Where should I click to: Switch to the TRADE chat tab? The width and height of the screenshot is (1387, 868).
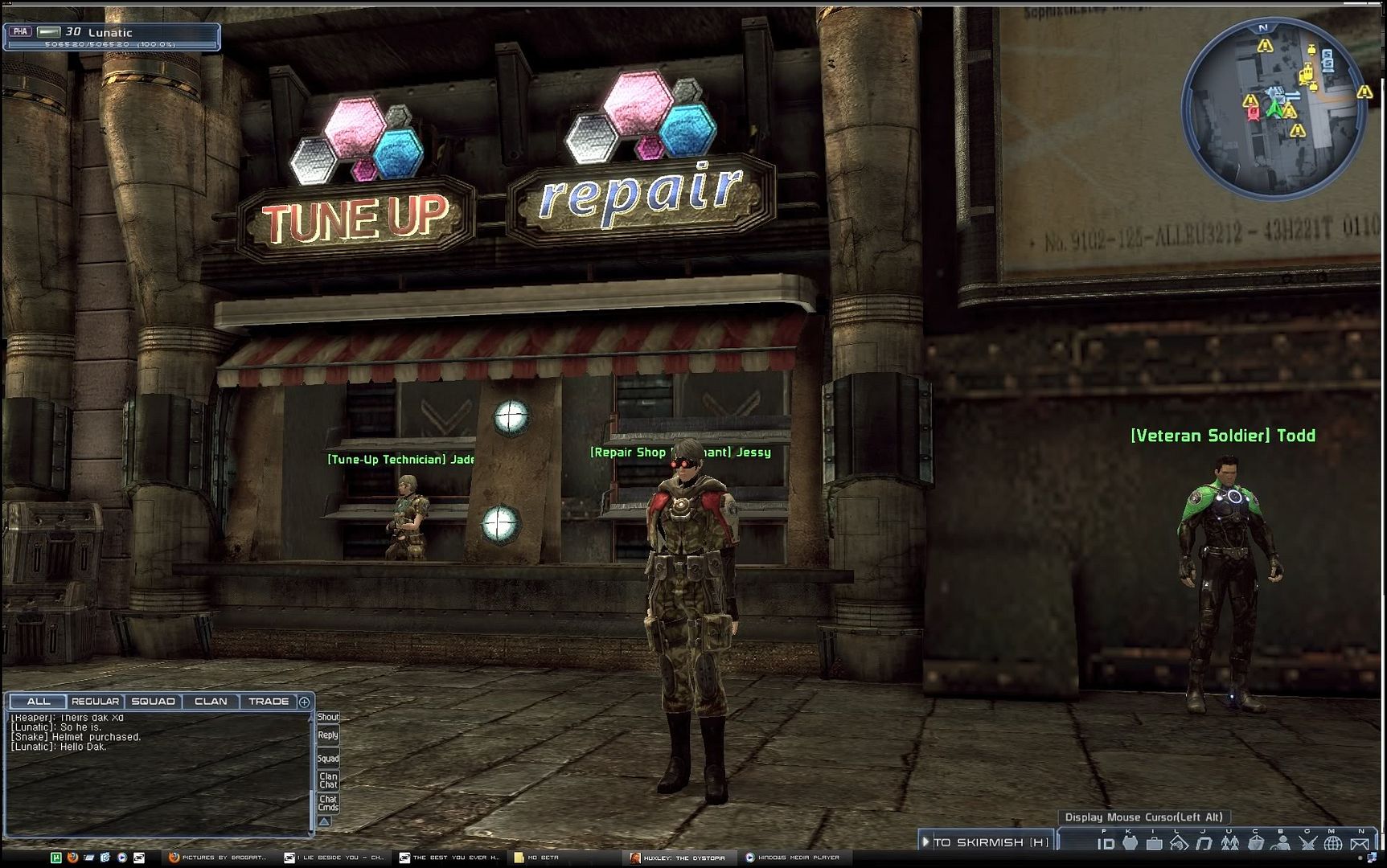click(x=269, y=702)
